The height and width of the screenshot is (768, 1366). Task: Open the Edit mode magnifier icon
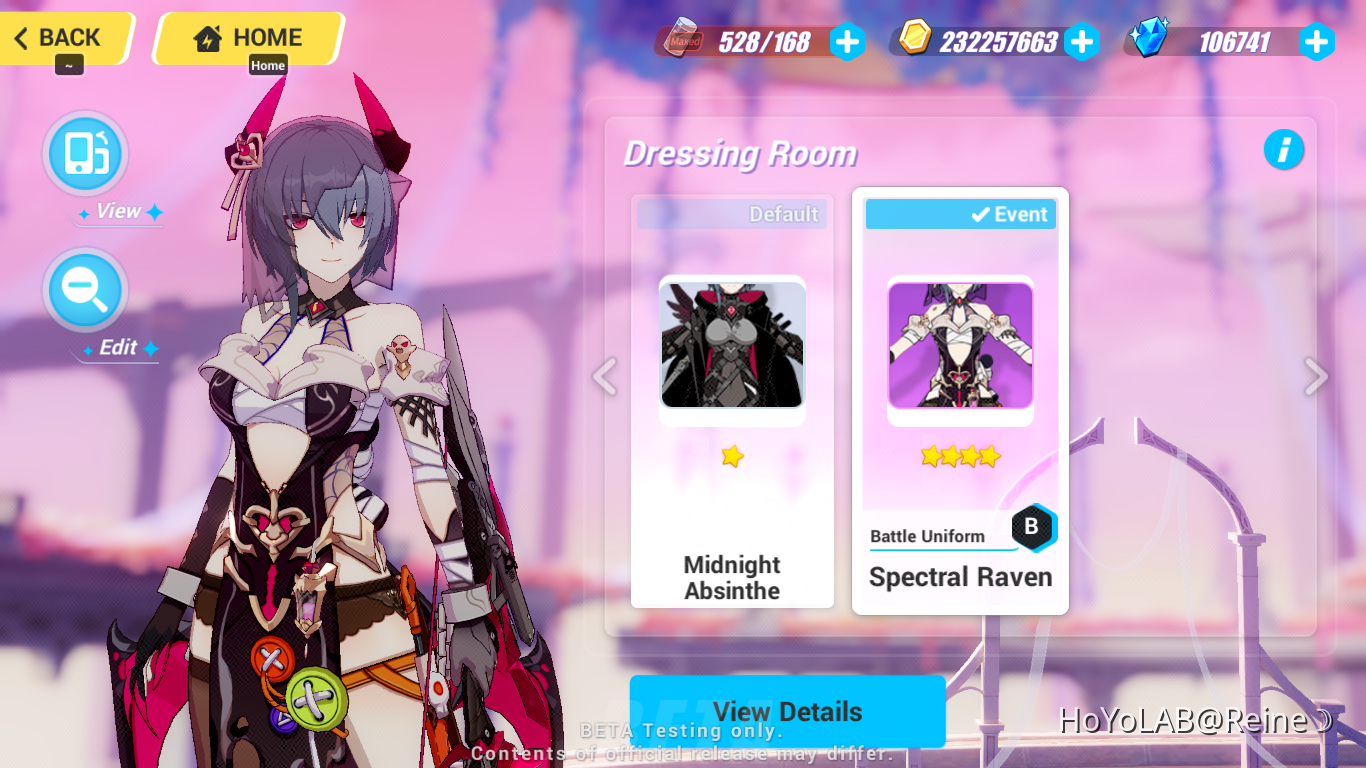(85, 289)
